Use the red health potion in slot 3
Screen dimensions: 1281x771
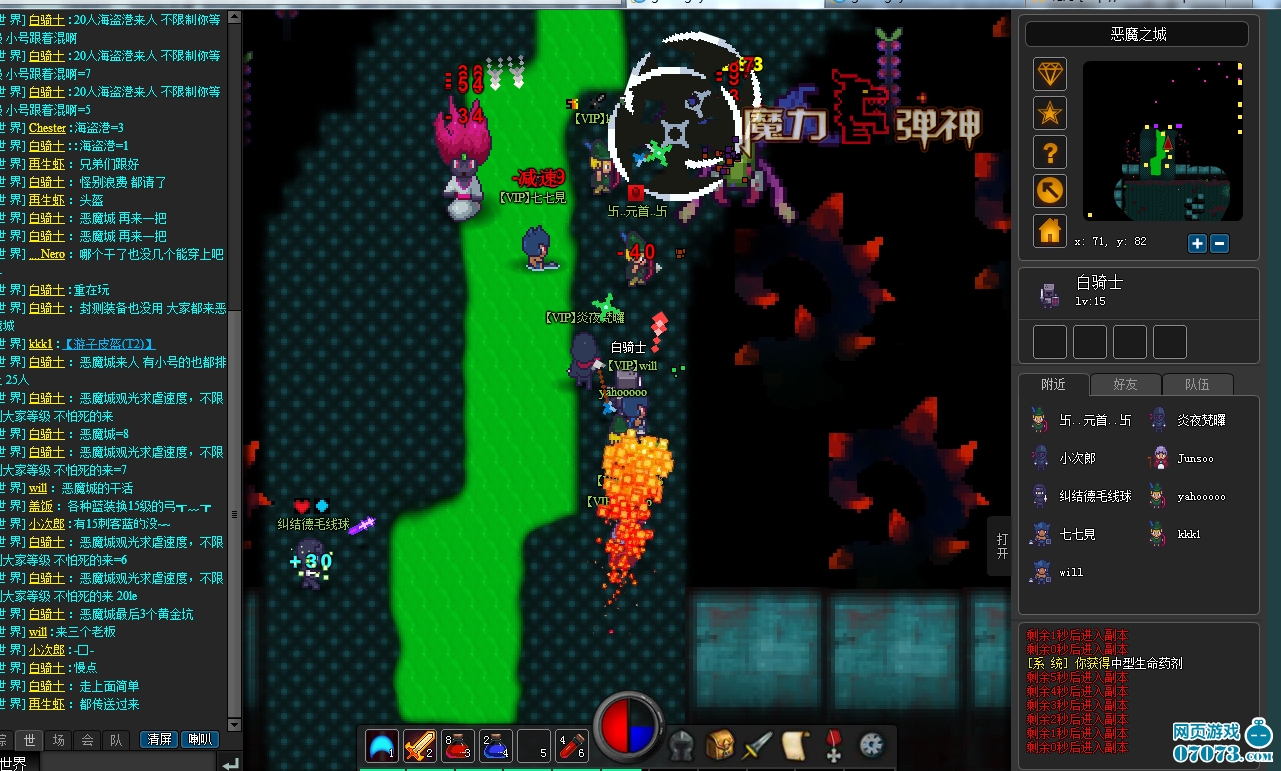[x=457, y=745]
